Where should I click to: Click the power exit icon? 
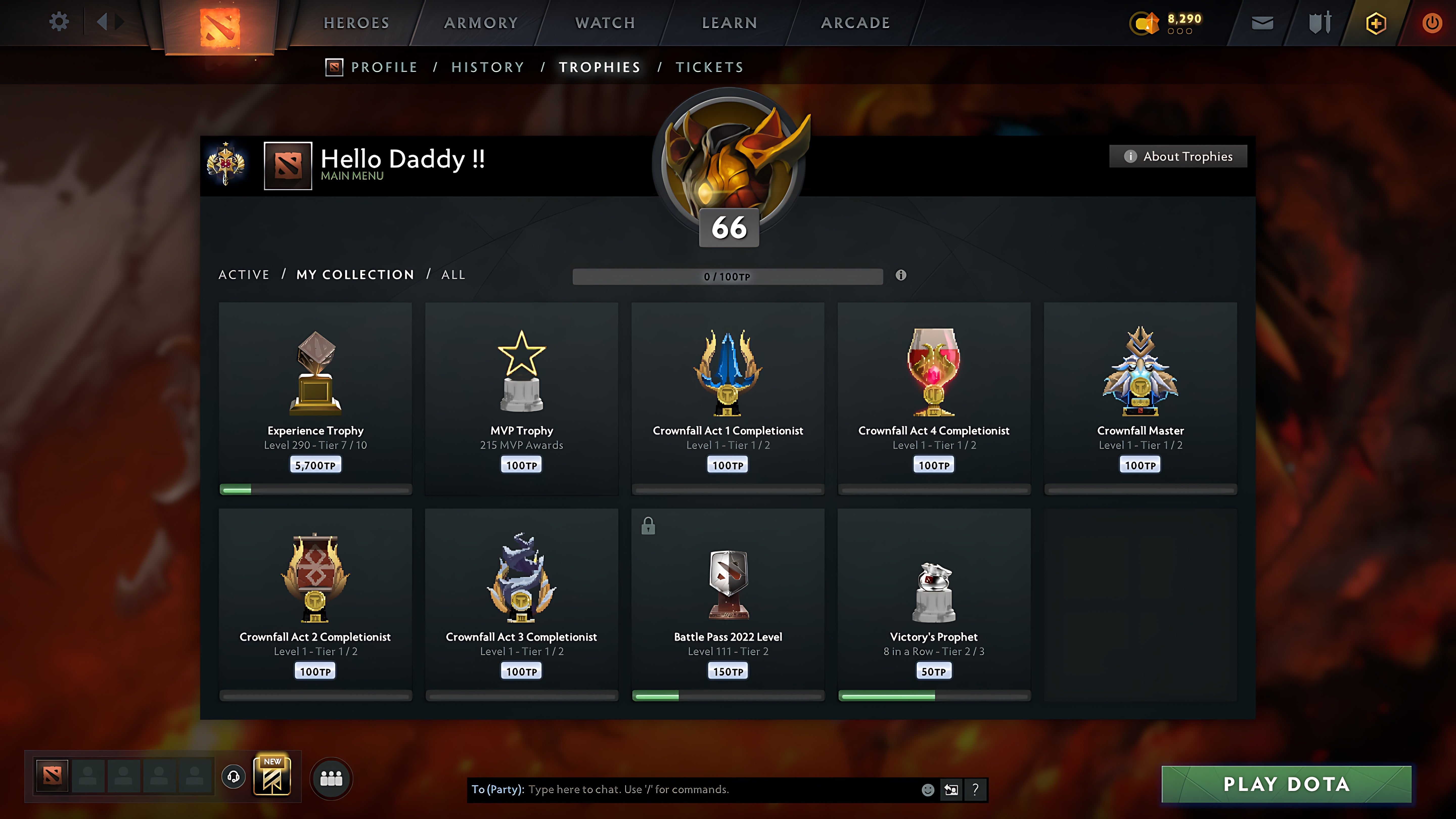(1434, 22)
